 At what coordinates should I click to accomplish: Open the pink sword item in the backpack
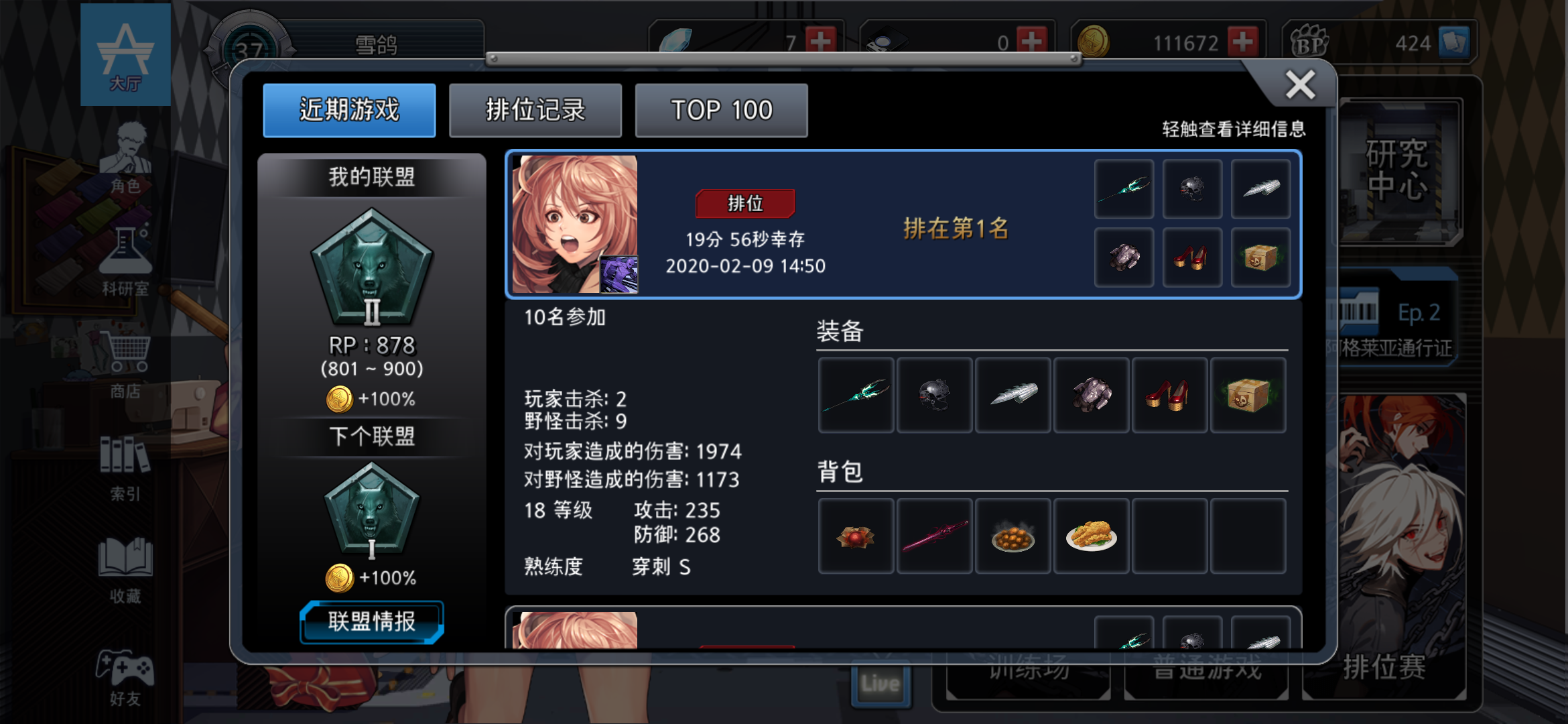934,536
